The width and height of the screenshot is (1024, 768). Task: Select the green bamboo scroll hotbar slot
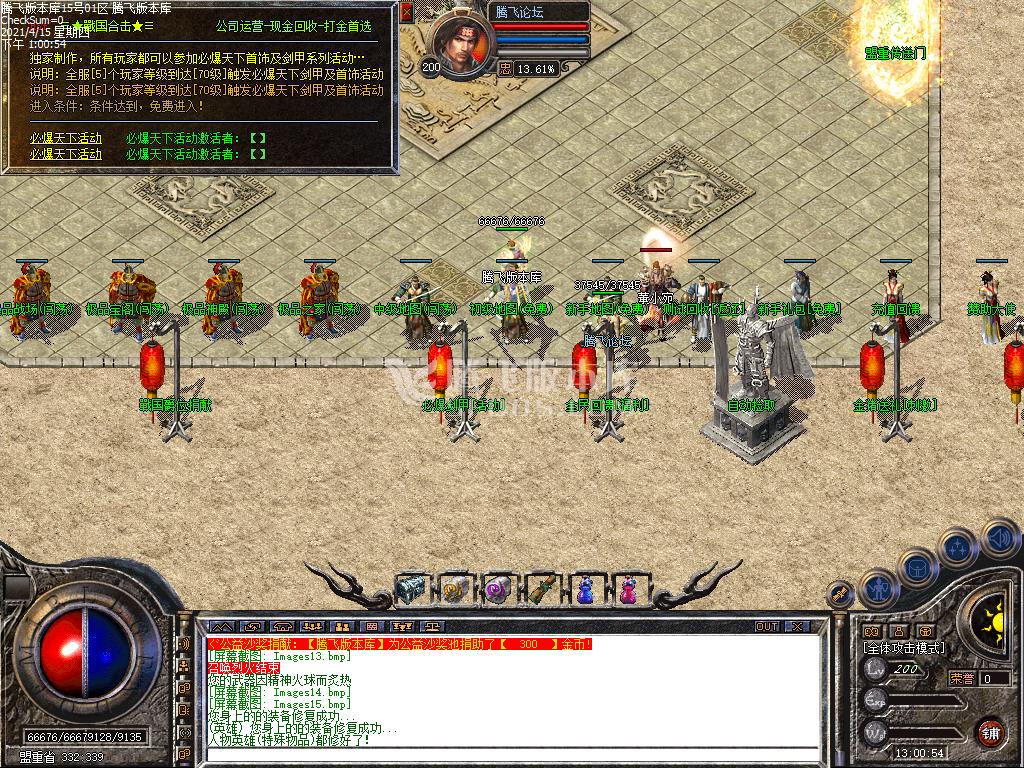coord(541,590)
